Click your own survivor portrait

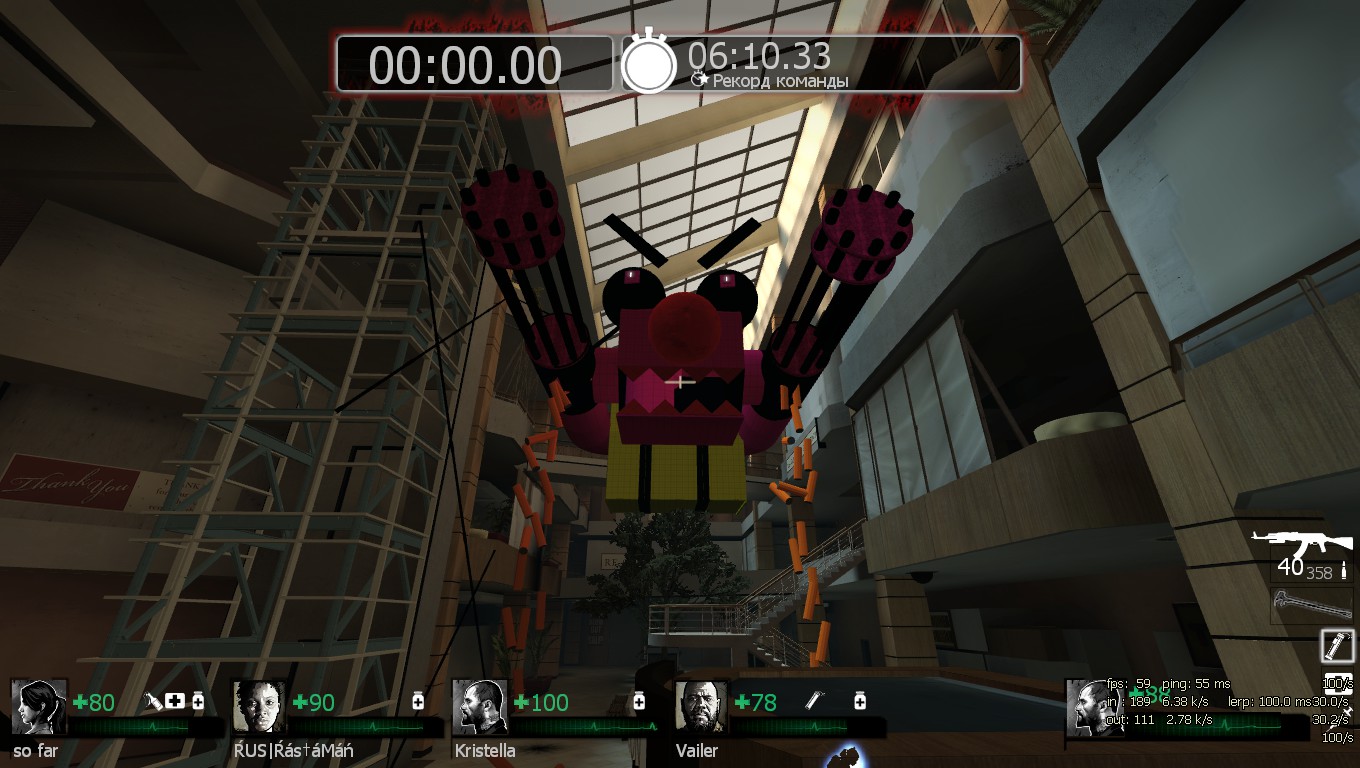(1093, 708)
